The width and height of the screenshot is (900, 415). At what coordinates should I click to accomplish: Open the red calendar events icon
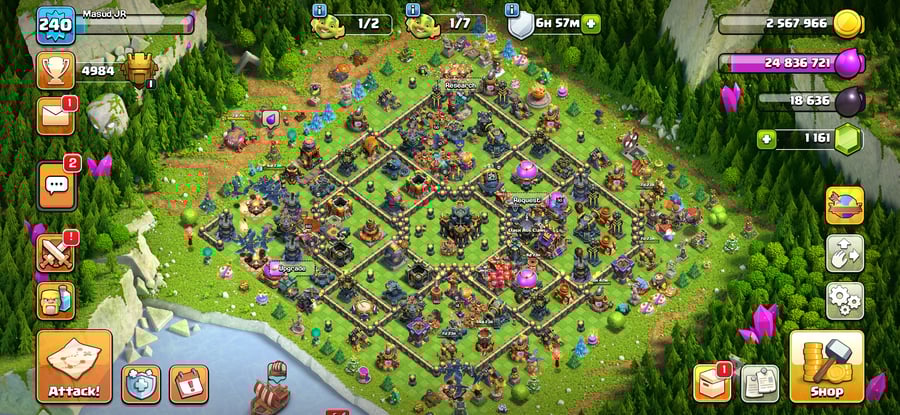pyautogui.click(x=188, y=383)
